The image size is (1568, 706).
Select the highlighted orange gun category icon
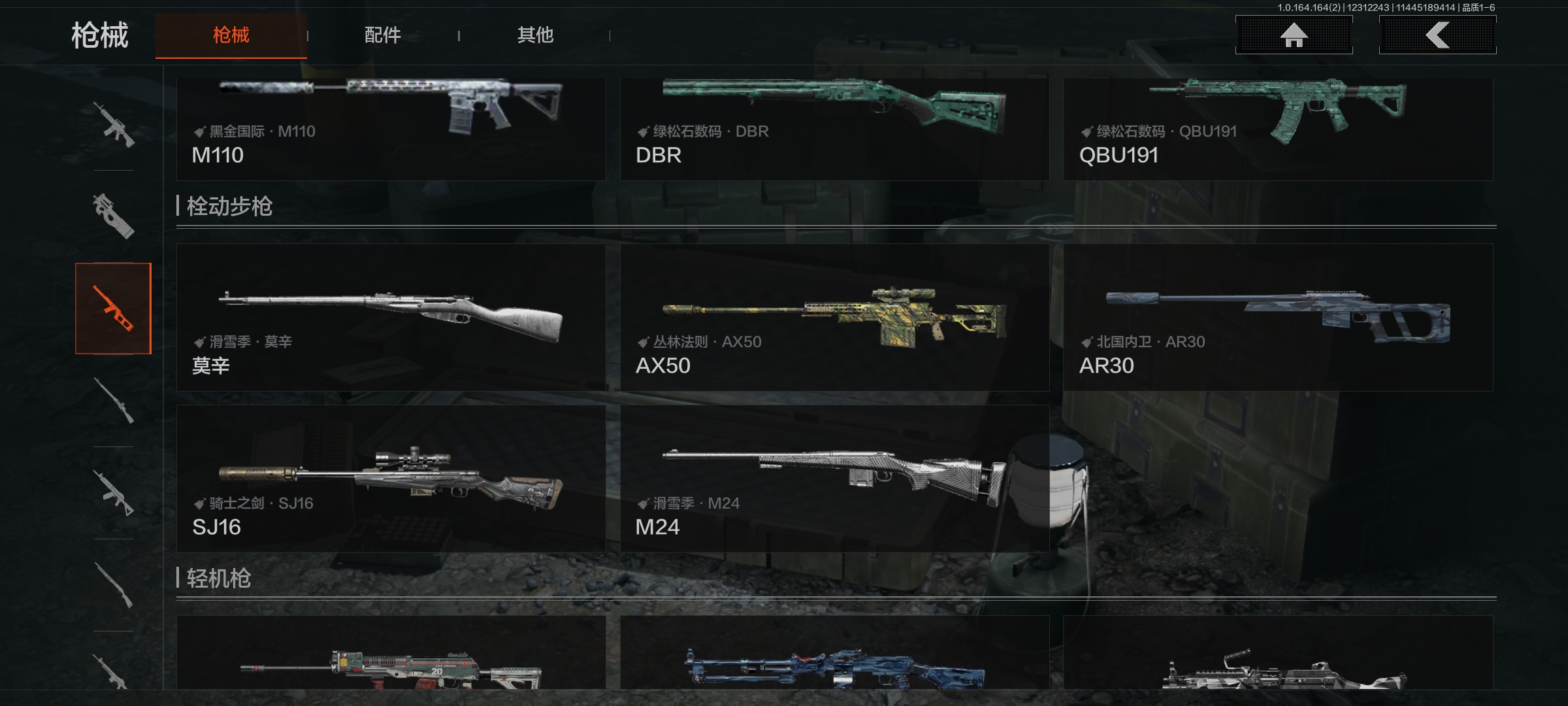[113, 309]
